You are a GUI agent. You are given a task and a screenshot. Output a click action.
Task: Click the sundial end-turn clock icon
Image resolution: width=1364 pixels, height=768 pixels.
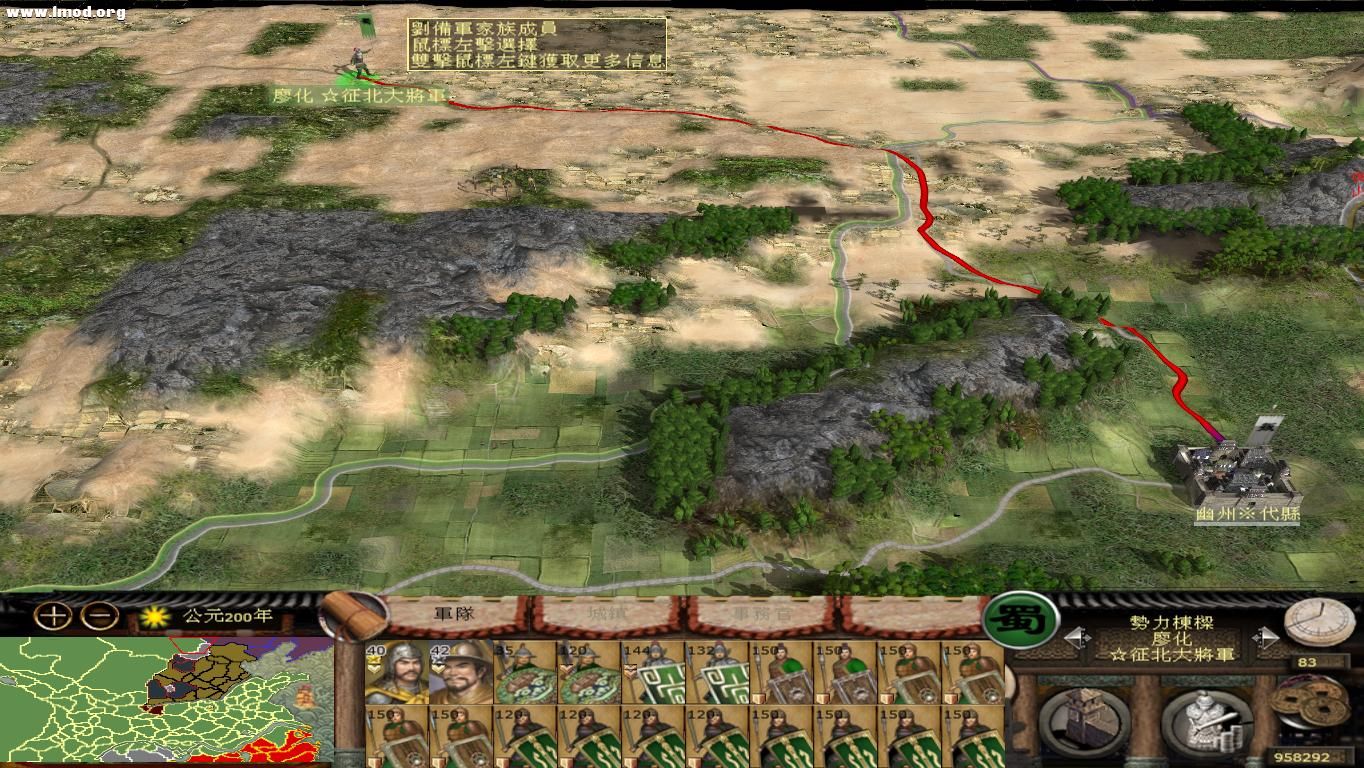coord(1322,628)
